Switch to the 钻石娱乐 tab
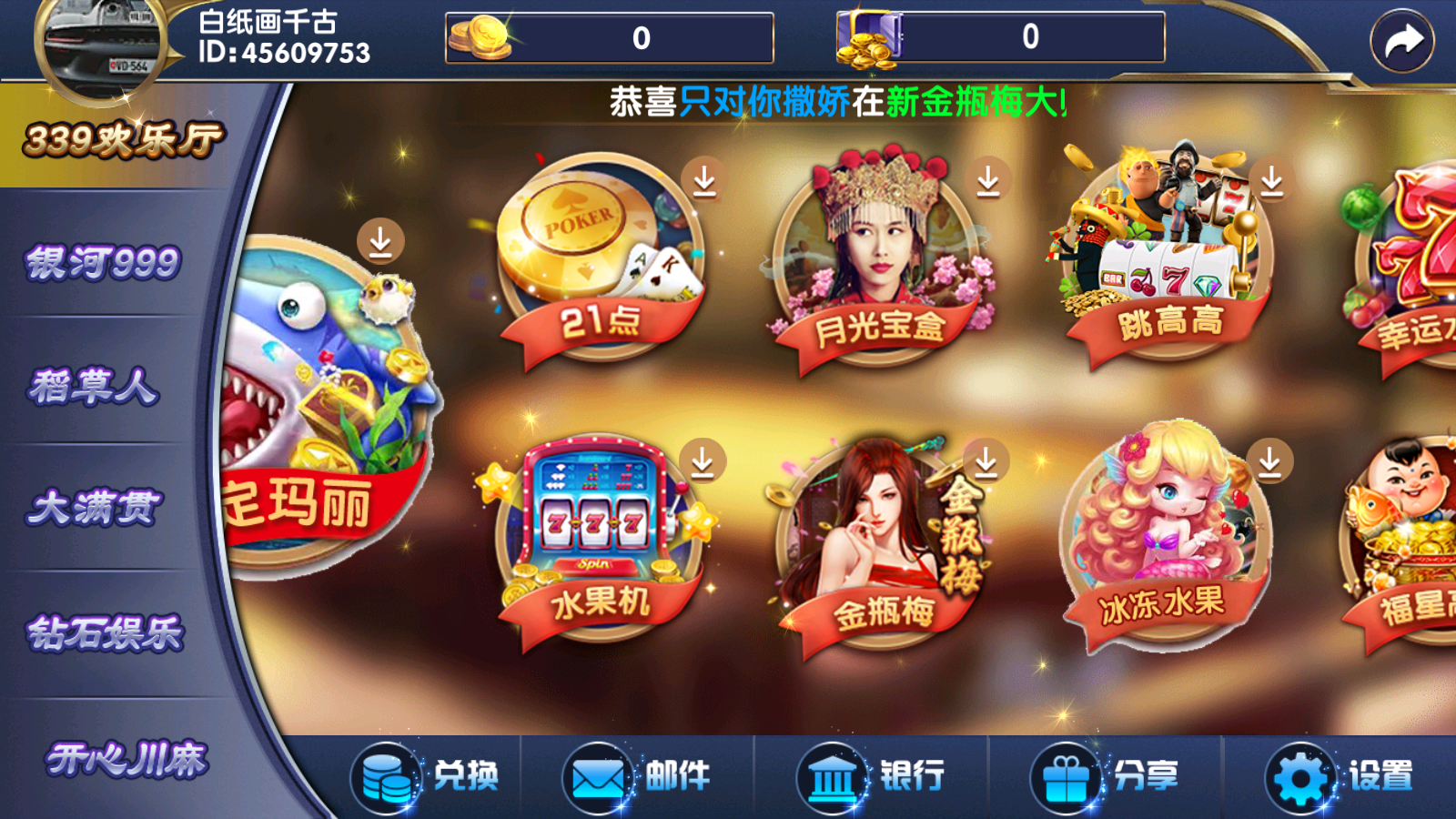The image size is (1456, 819). [105, 634]
